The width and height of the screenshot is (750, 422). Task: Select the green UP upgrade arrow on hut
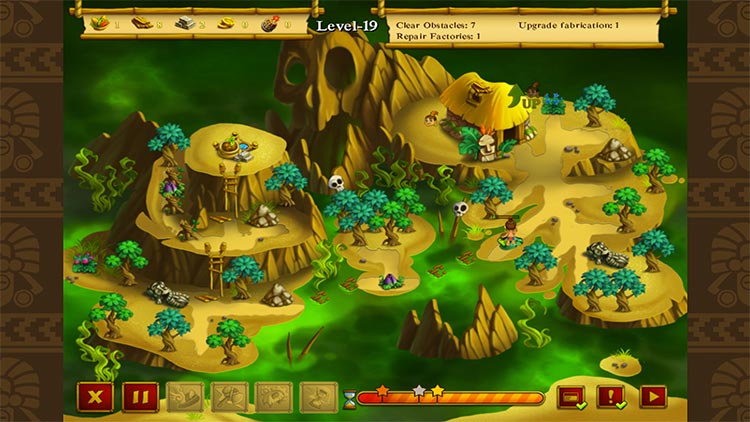click(x=528, y=102)
